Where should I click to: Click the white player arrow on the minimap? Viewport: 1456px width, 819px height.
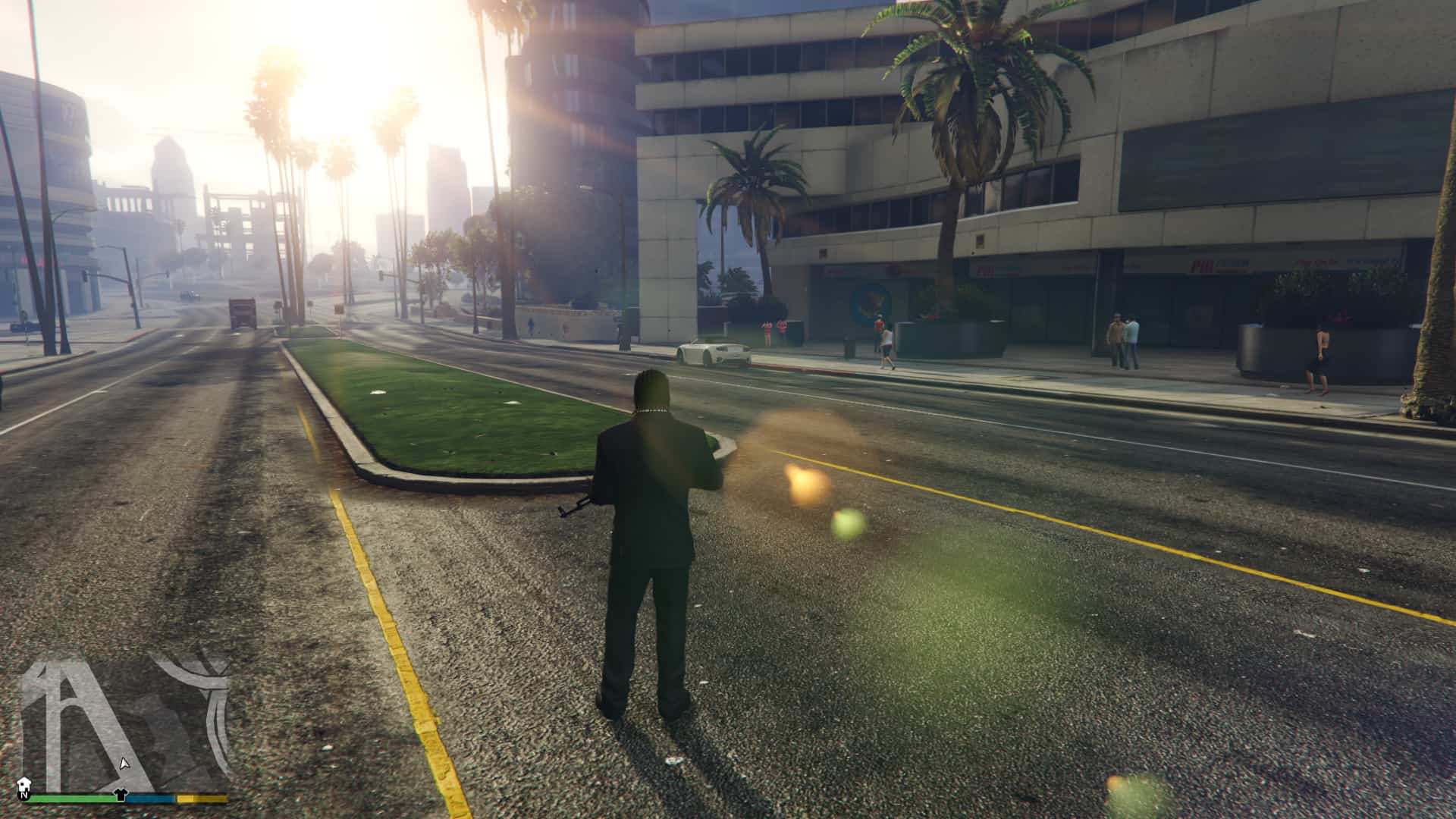124,763
